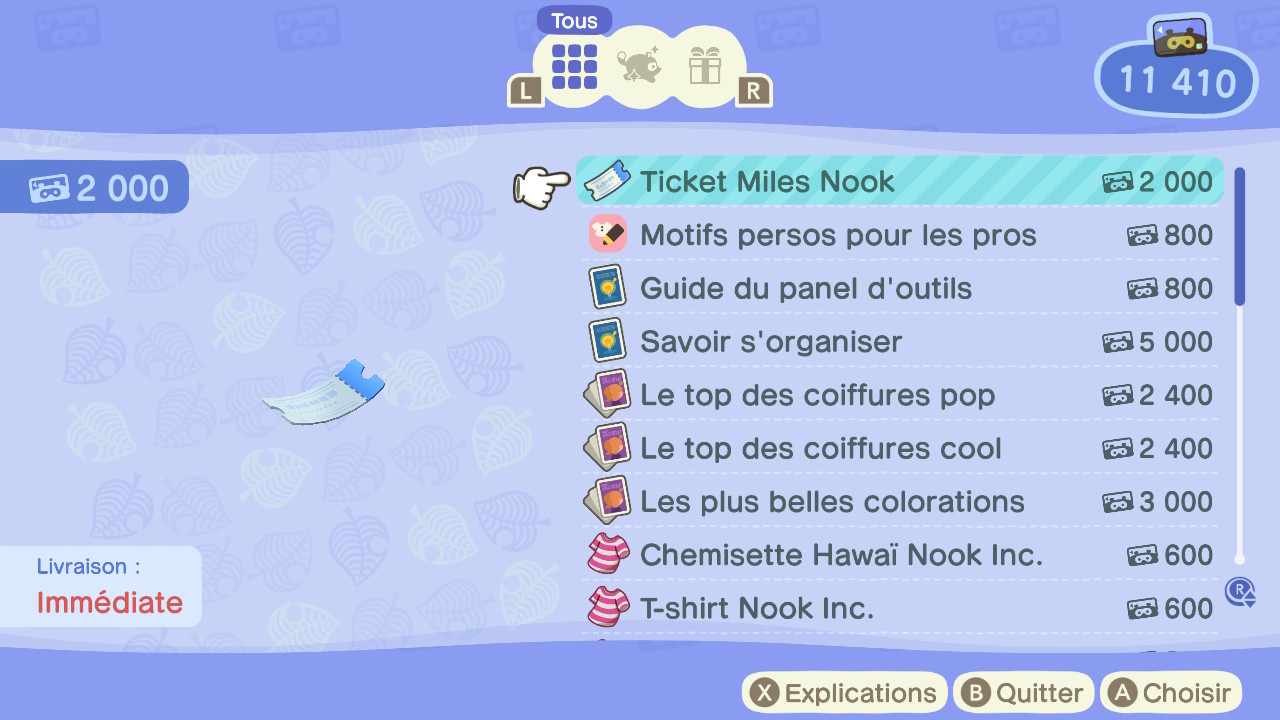This screenshot has height=720, width=1280.
Task: Quit the shop via B Quitter
Action: point(1022,692)
